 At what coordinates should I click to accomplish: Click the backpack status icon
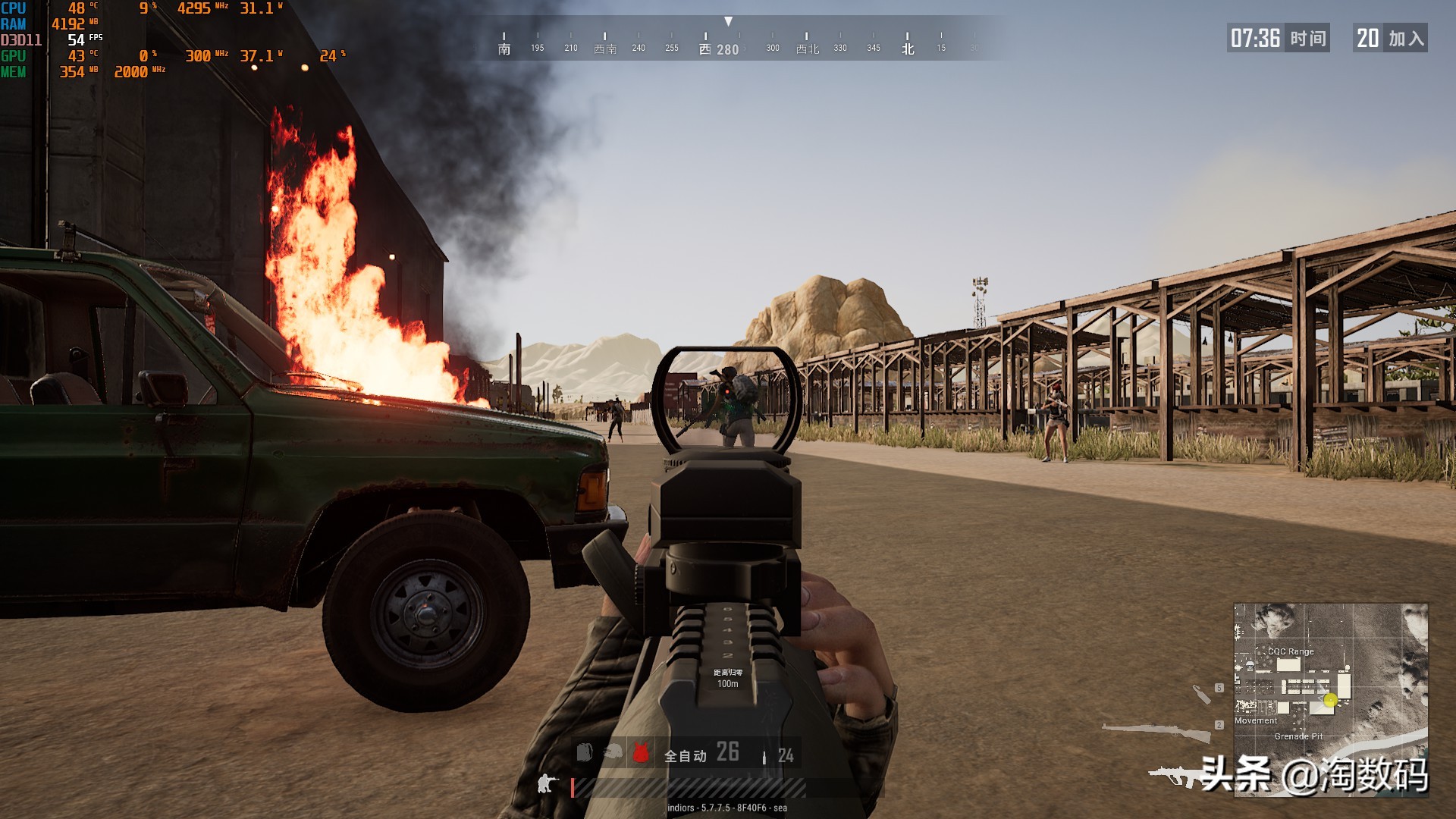[584, 752]
